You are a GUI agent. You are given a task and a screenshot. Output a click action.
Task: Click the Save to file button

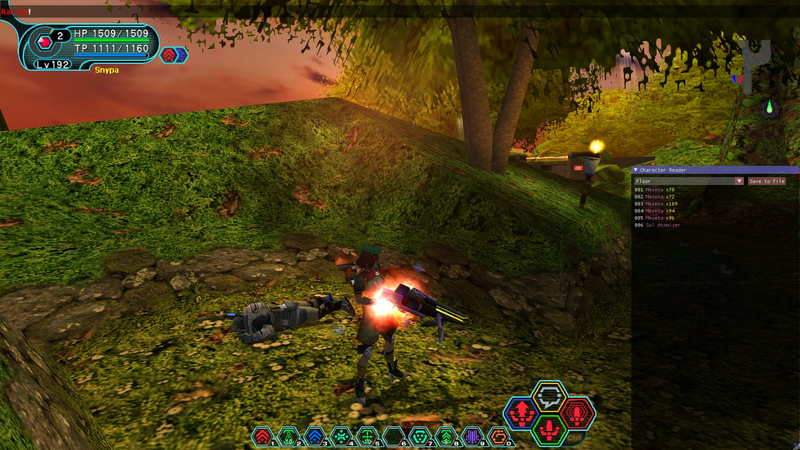click(766, 181)
